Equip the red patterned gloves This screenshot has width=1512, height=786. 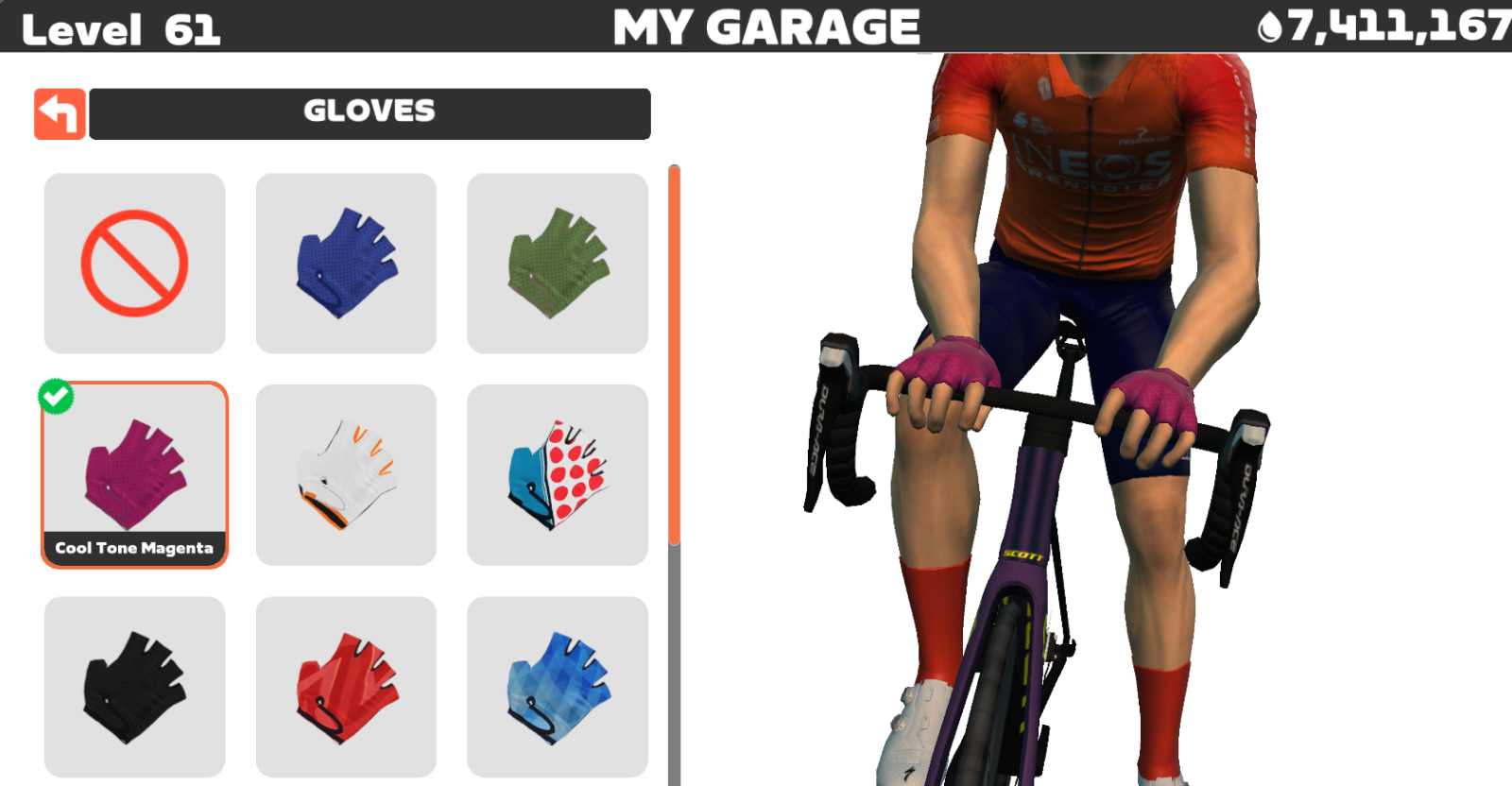point(346,686)
